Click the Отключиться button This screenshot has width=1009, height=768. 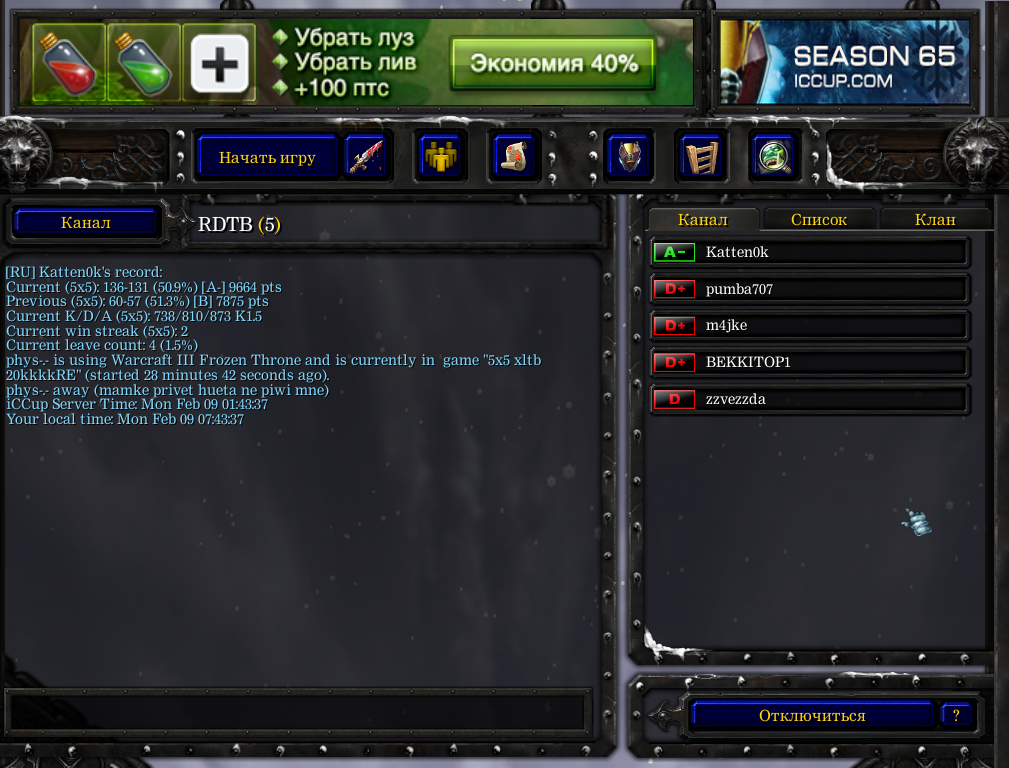coord(812,716)
